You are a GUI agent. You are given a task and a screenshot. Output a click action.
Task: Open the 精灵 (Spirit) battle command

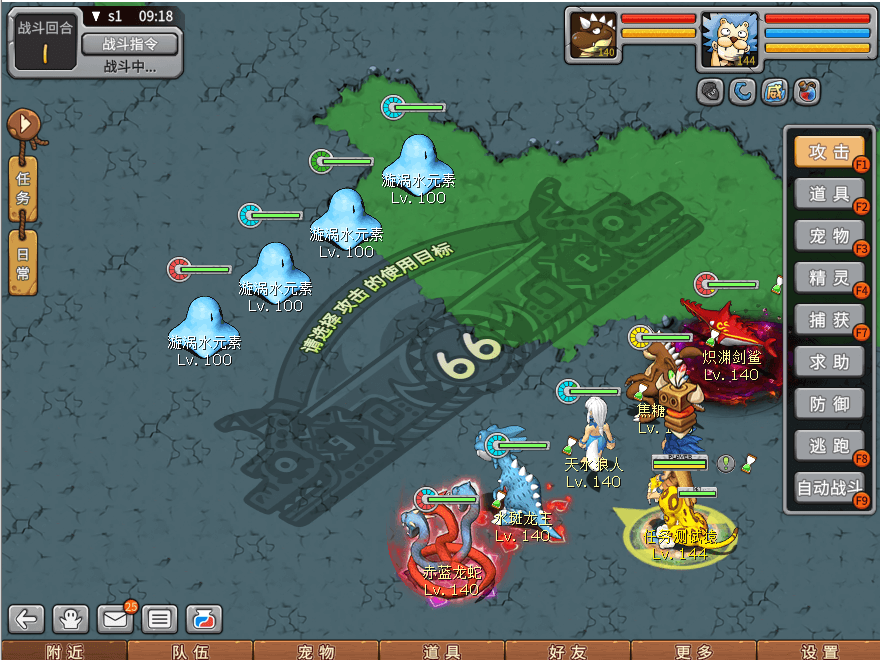point(829,278)
